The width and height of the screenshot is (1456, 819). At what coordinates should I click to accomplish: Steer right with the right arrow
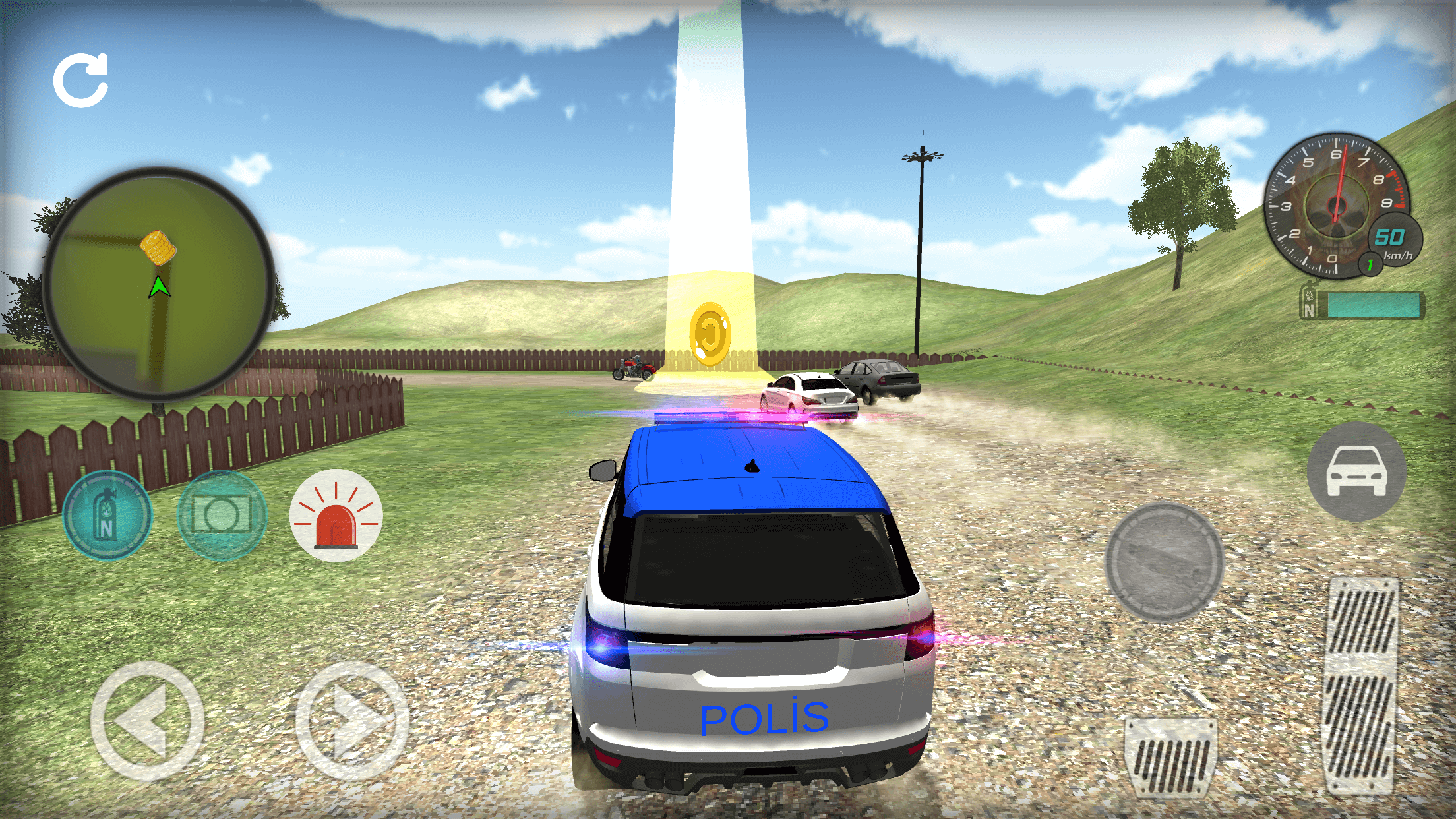tap(351, 721)
